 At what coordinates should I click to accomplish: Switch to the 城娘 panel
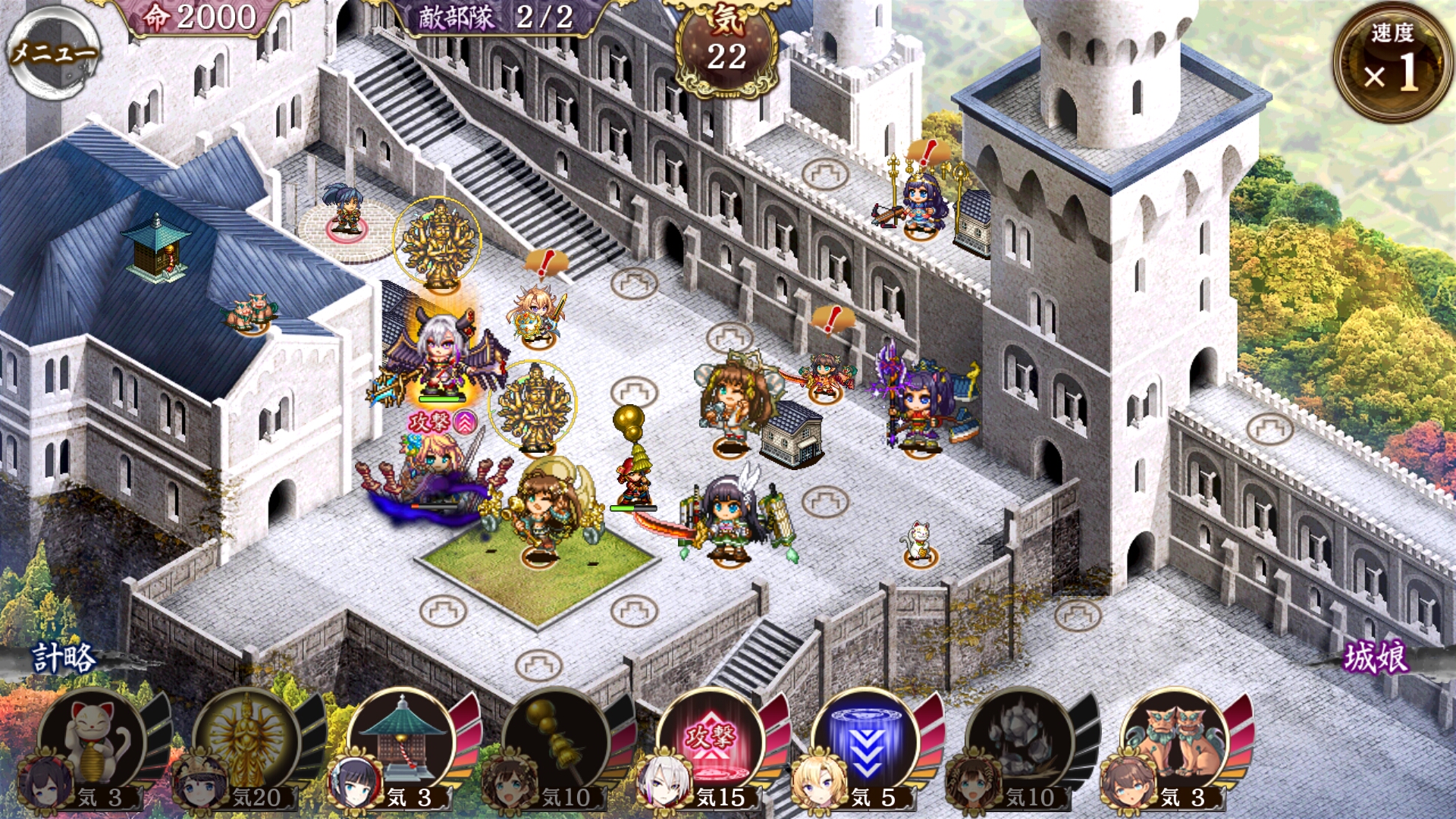coord(1376,658)
